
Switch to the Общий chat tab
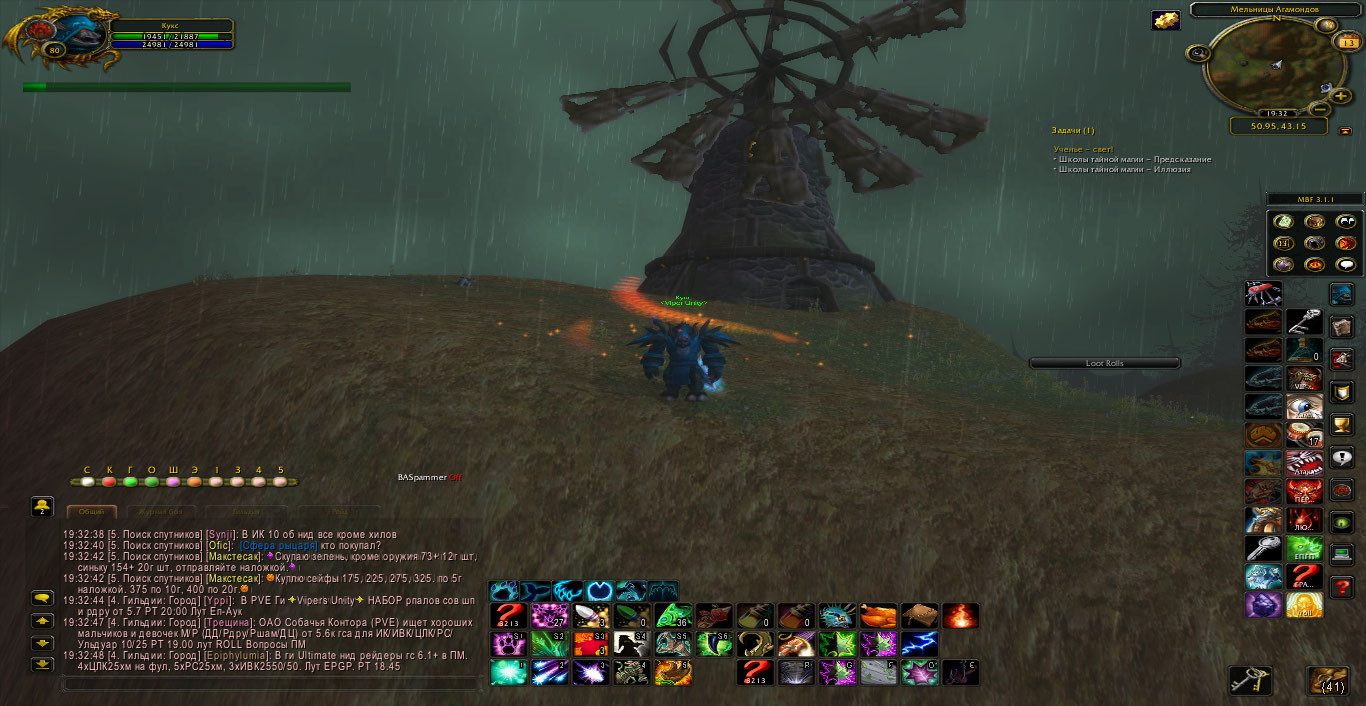(x=92, y=510)
